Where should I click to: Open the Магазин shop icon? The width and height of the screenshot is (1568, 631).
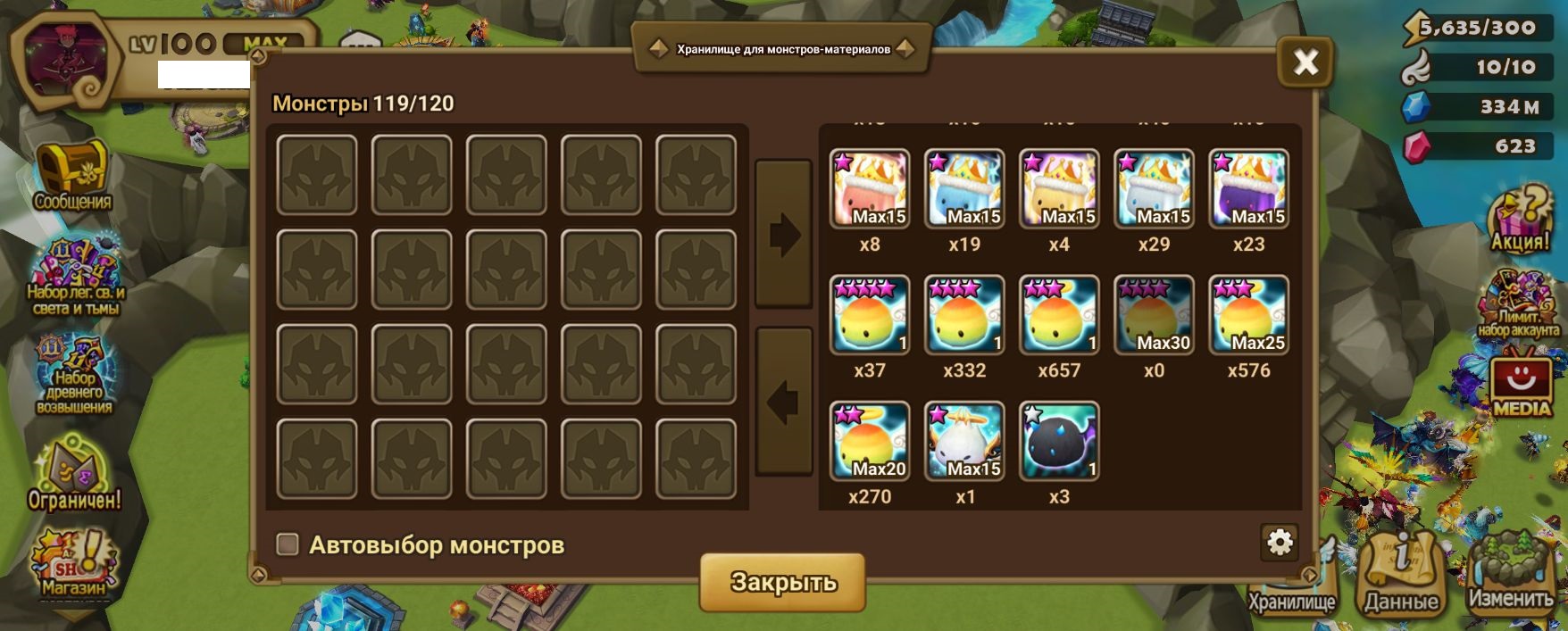pyautogui.click(x=73, y=562)
